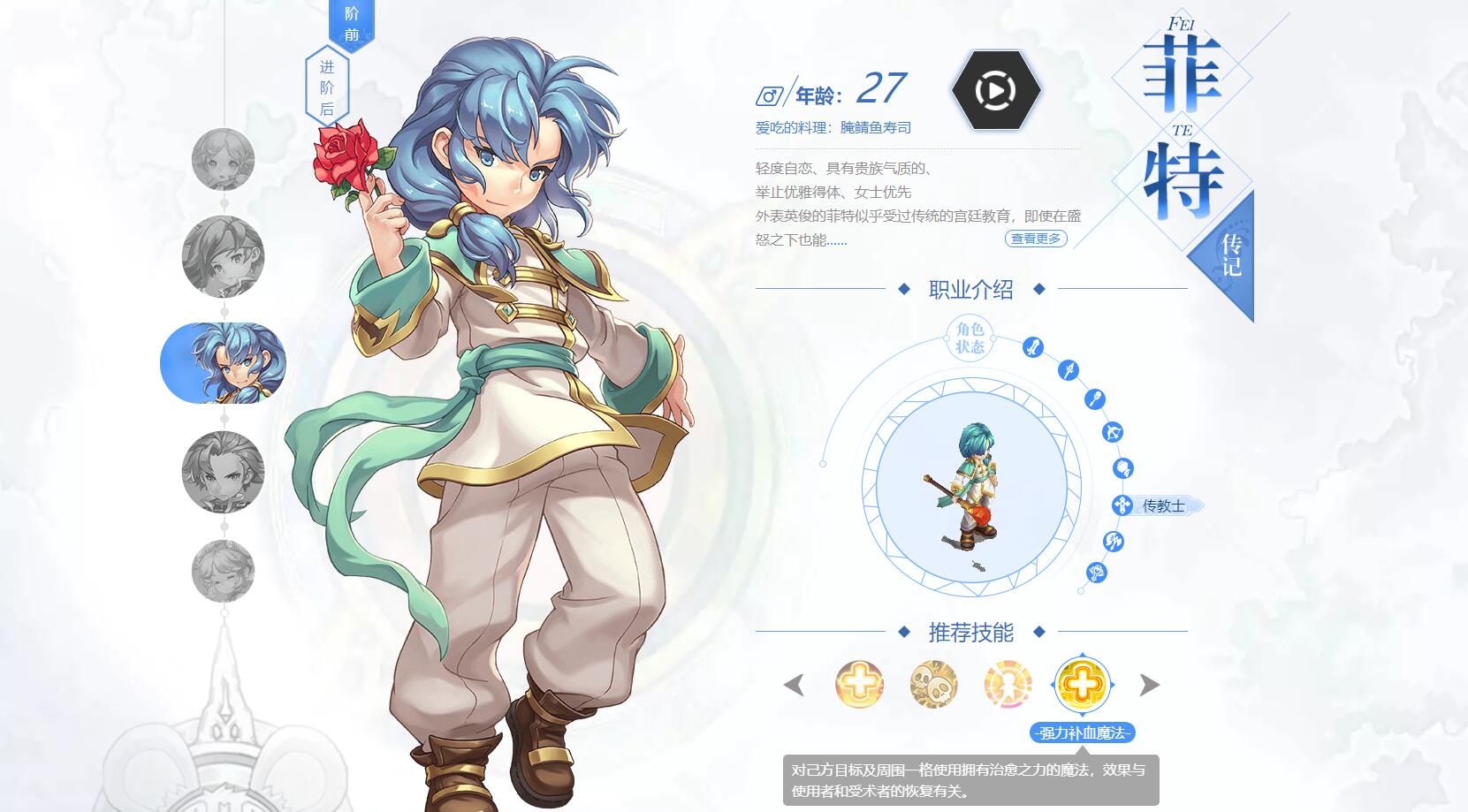
Task: Select the knuckle weapon class icon
Action: point(1124,467)
